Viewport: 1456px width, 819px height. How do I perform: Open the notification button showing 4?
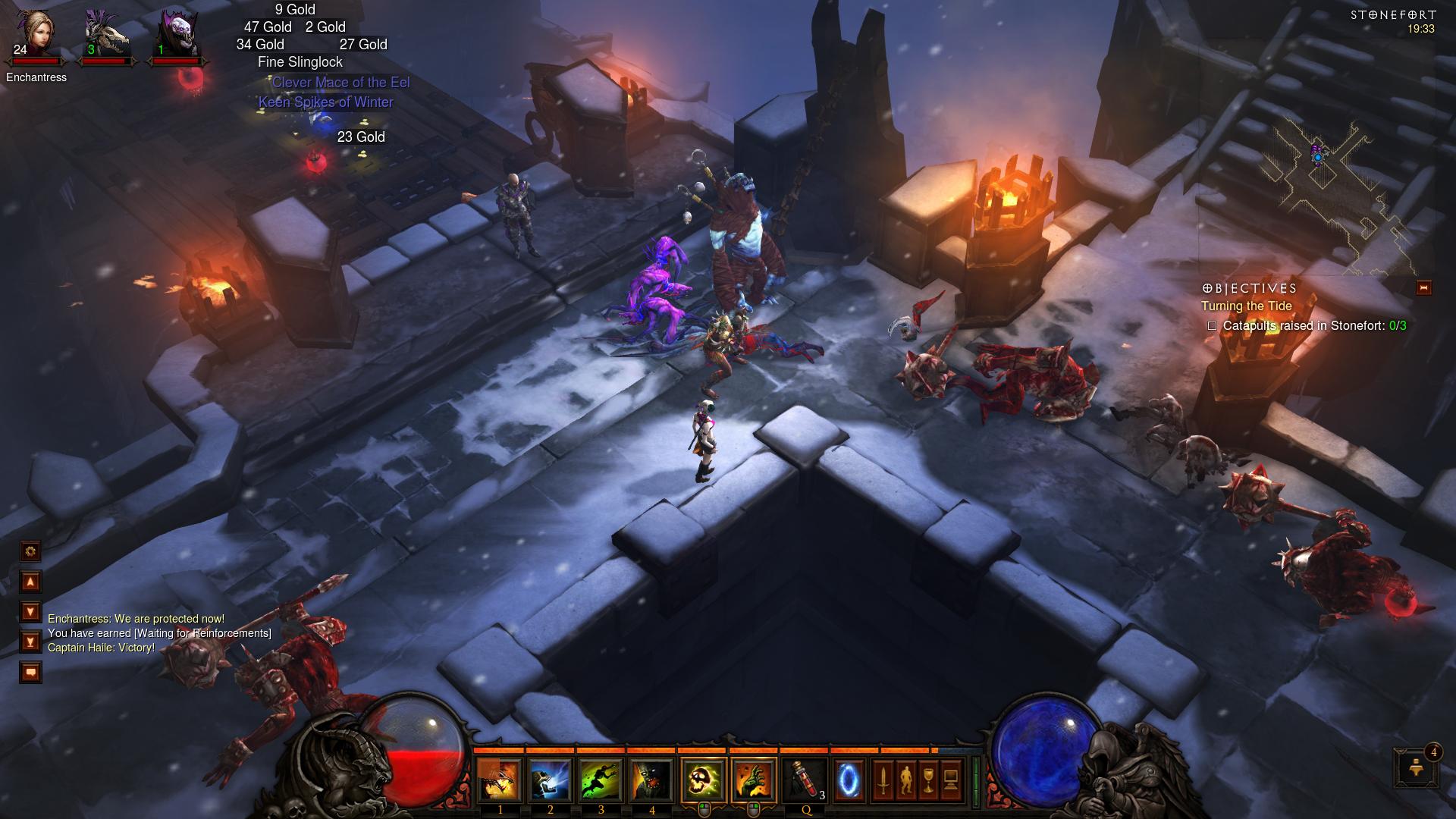click(x=1415, y=767)
